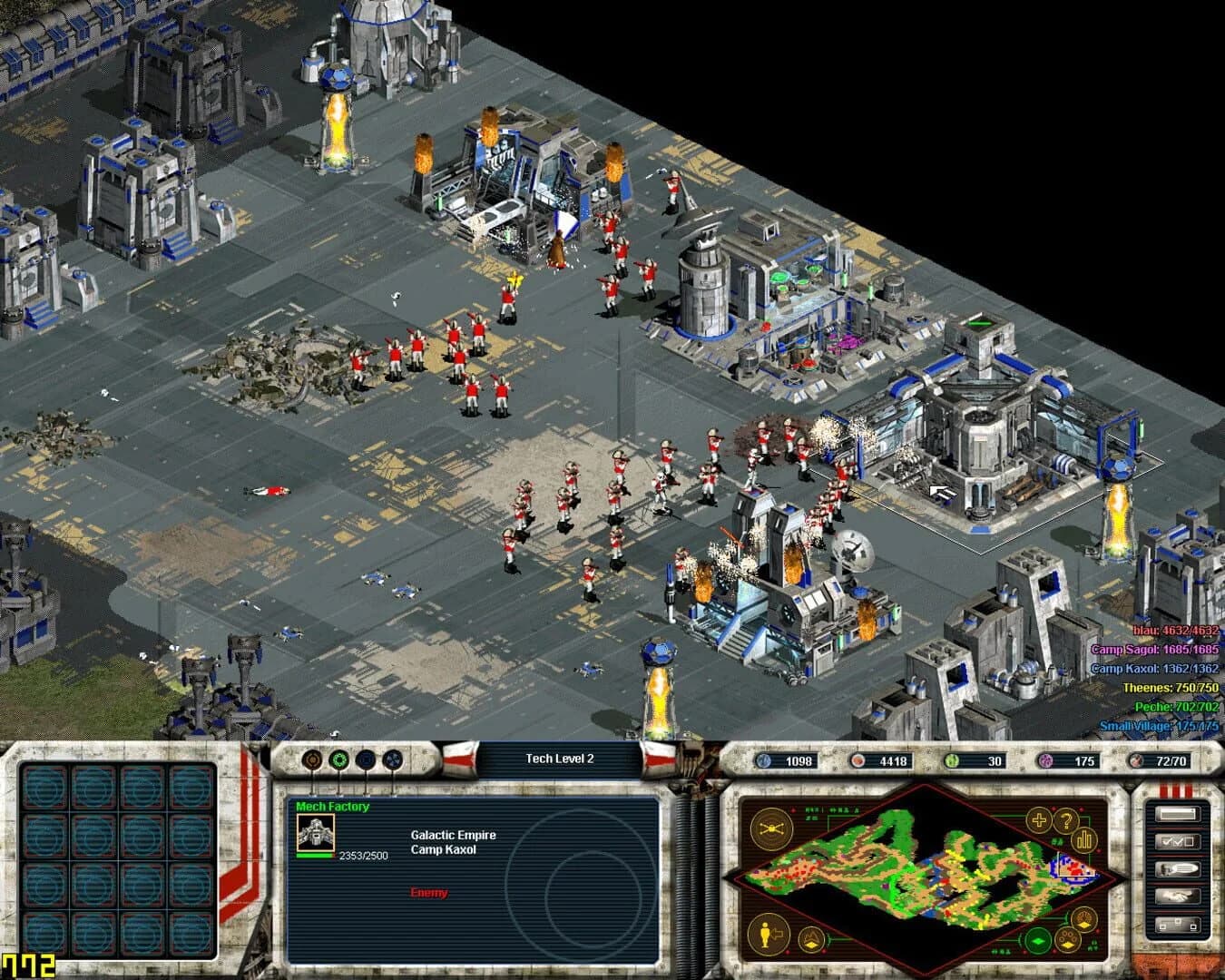Screen dimensions: 1225x980
Task: Click the keyboard icon at the top of right sidebar
Action: pos(1178,814)
